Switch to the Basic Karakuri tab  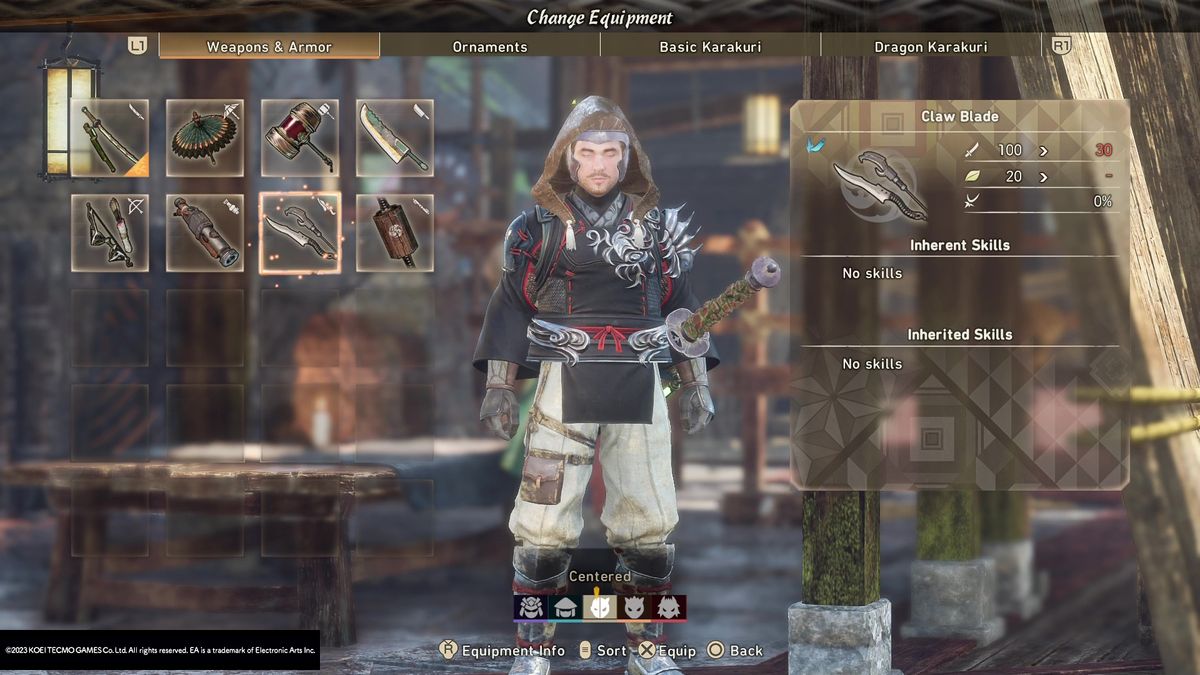710,46
